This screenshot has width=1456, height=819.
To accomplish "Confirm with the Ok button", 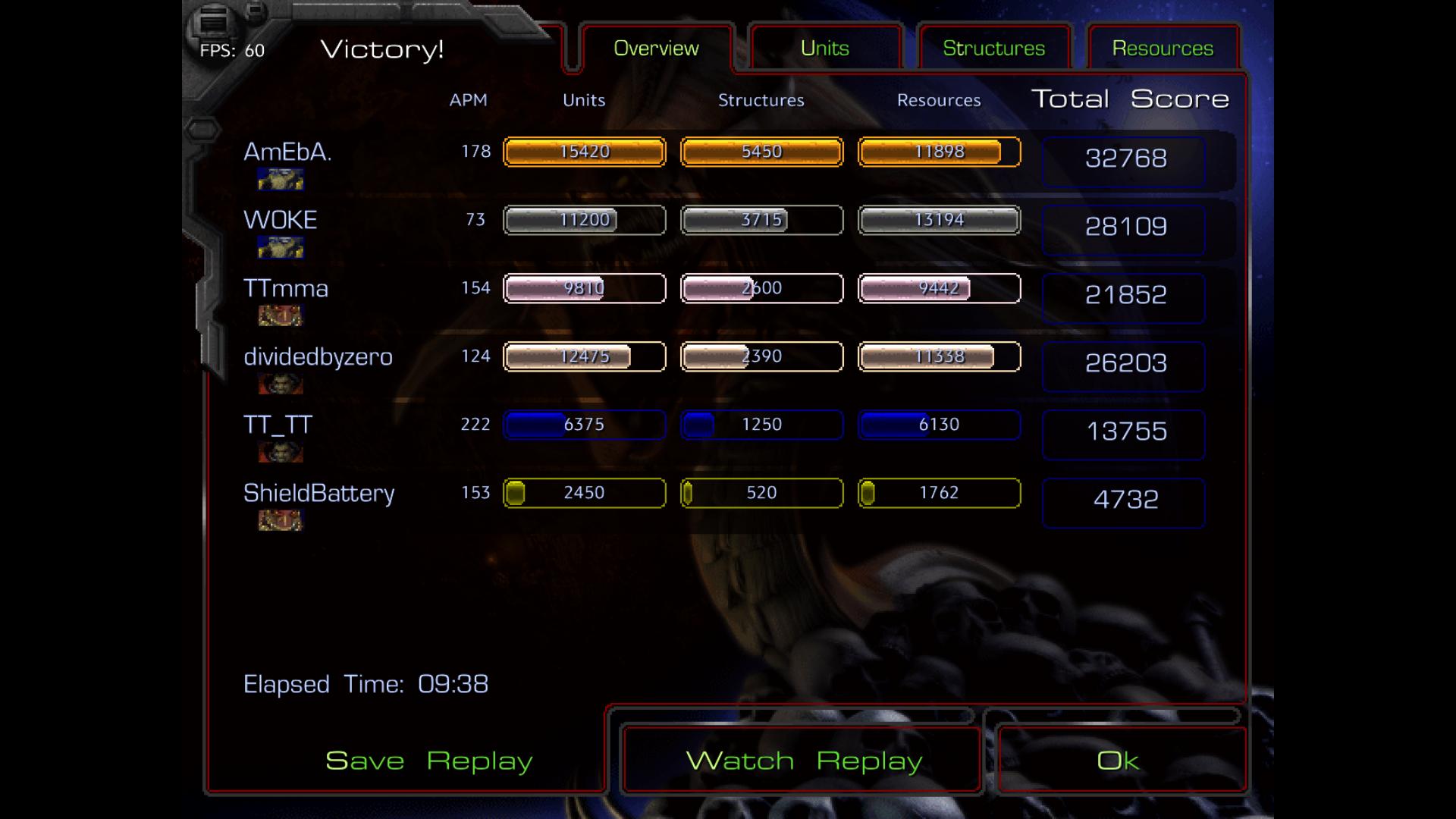I will [1118, 761].
